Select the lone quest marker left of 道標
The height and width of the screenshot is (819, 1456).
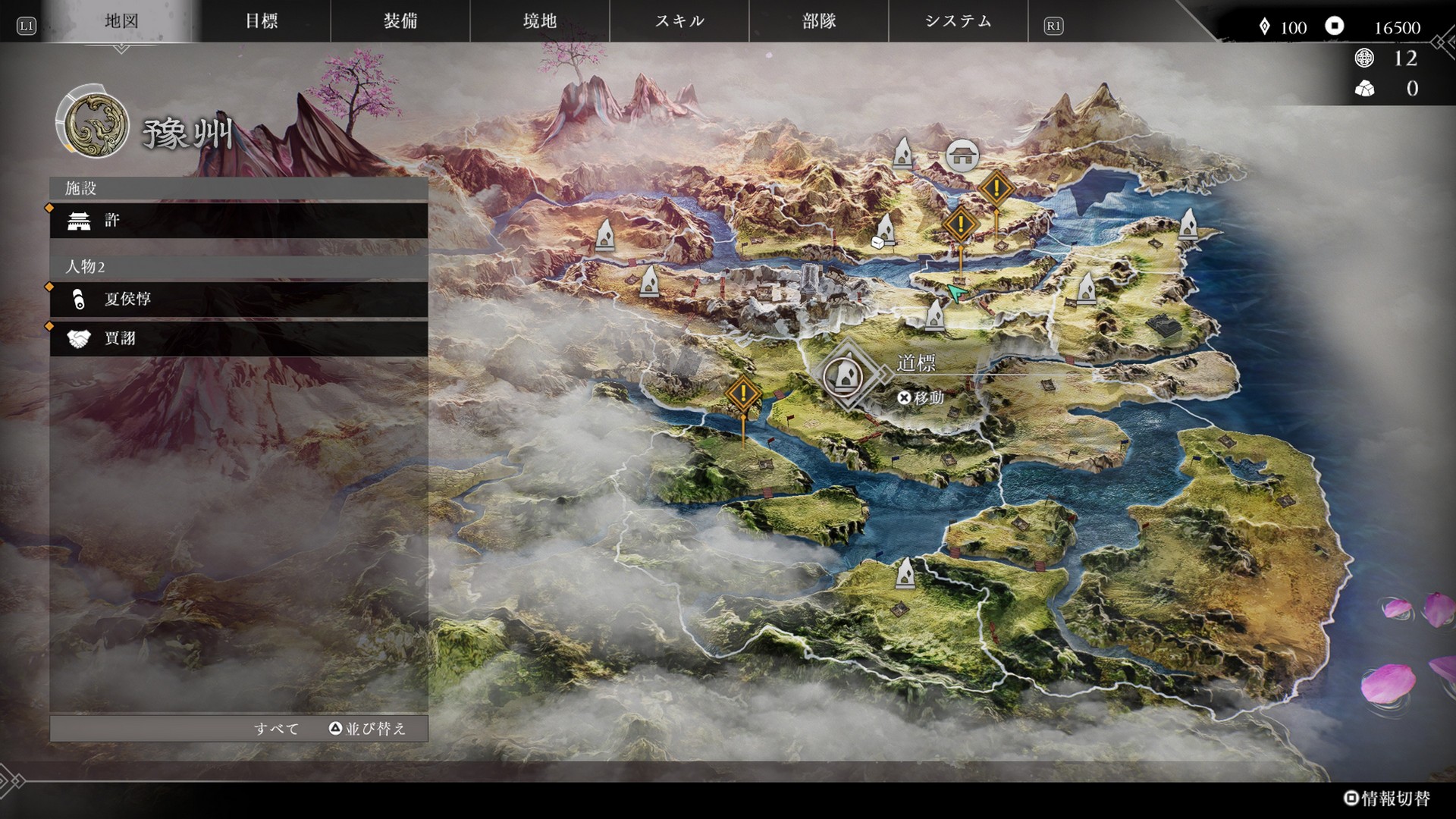click(743, 394)
